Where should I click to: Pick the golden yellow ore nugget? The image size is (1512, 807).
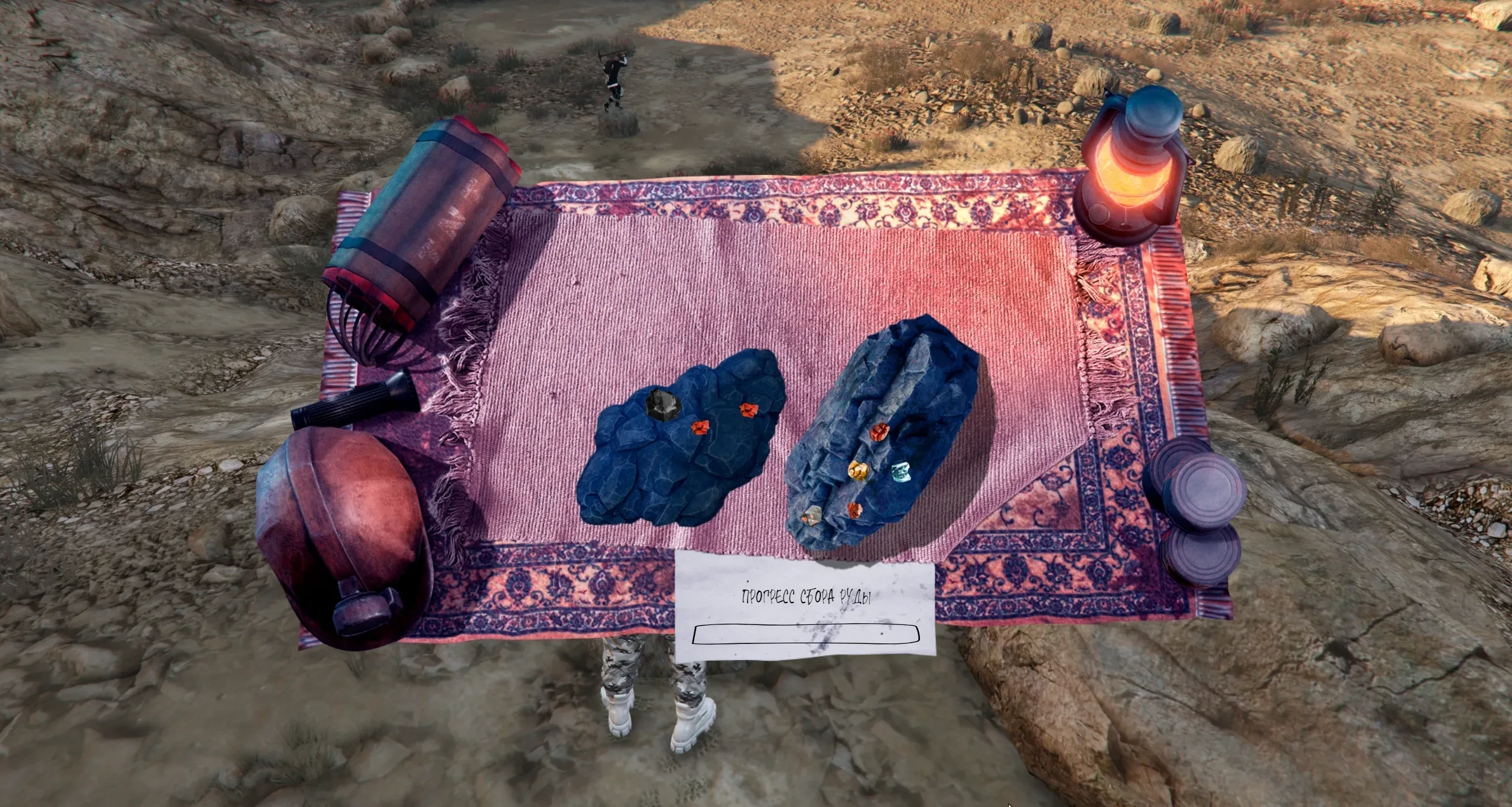coord(859,470)
